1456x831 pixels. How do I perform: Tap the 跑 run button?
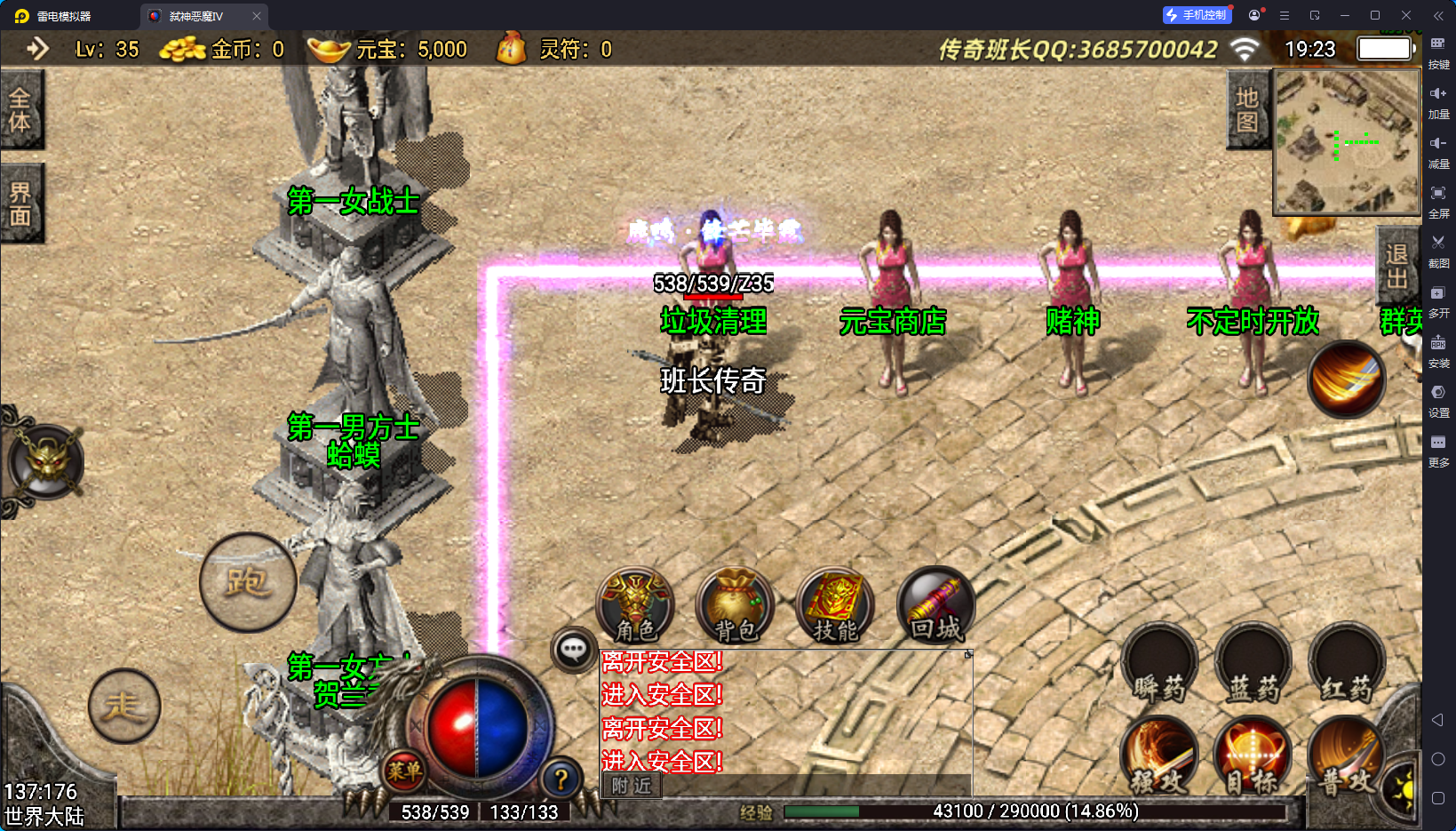pyautogui.click(x=248, y=582)
